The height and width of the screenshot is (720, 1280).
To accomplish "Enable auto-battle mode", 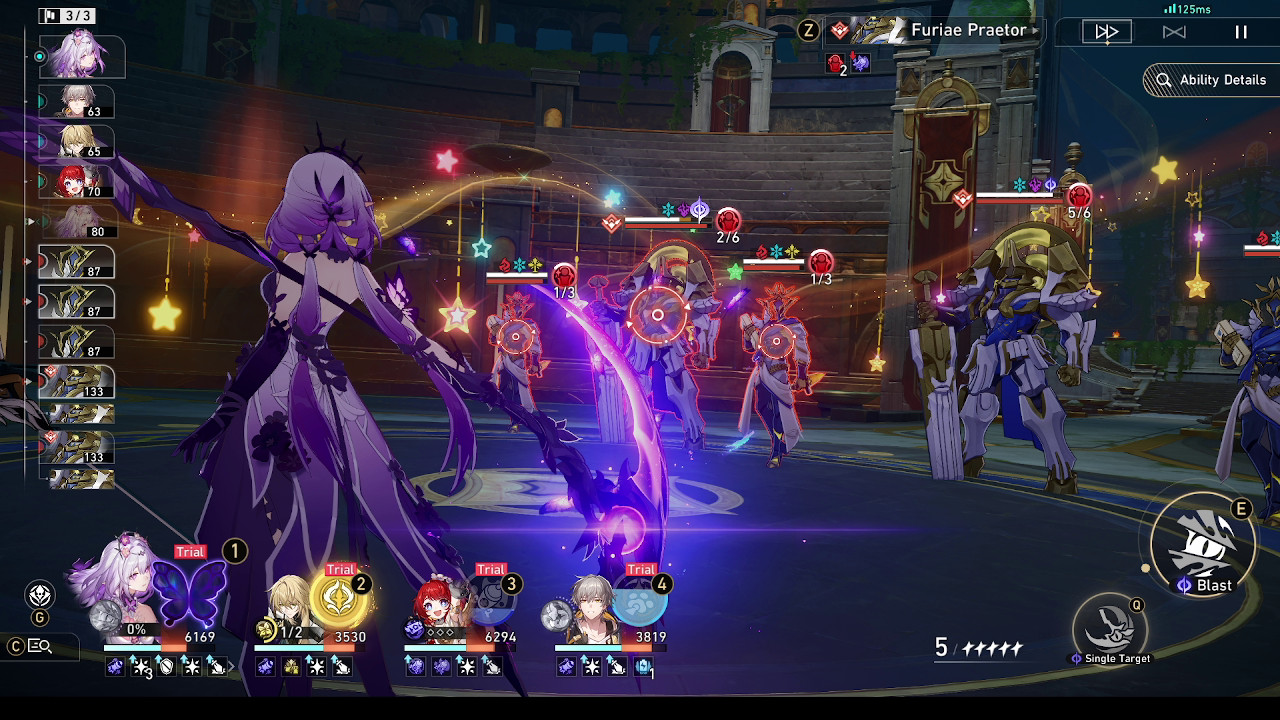I will [1174, 31].
